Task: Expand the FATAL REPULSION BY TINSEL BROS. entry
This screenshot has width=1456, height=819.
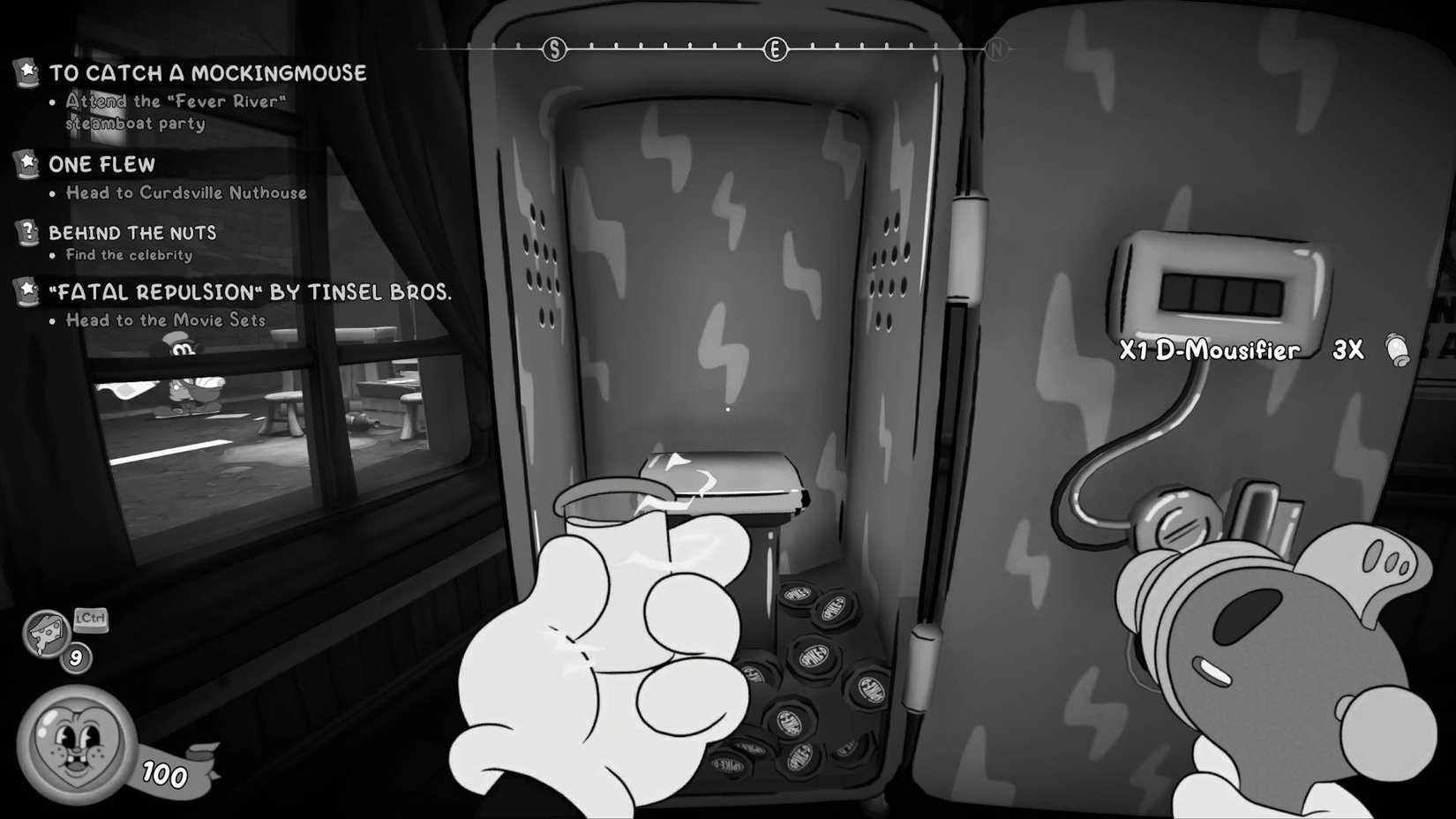Action: [x=251, y=291]
